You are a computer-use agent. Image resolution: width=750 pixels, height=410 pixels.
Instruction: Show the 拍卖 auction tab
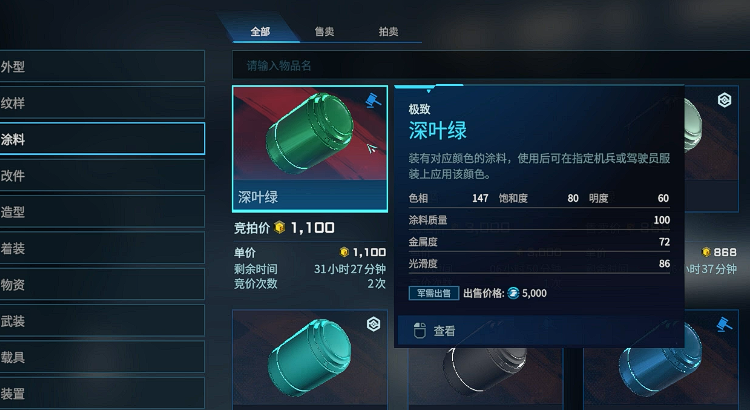[x=388, y=32]
